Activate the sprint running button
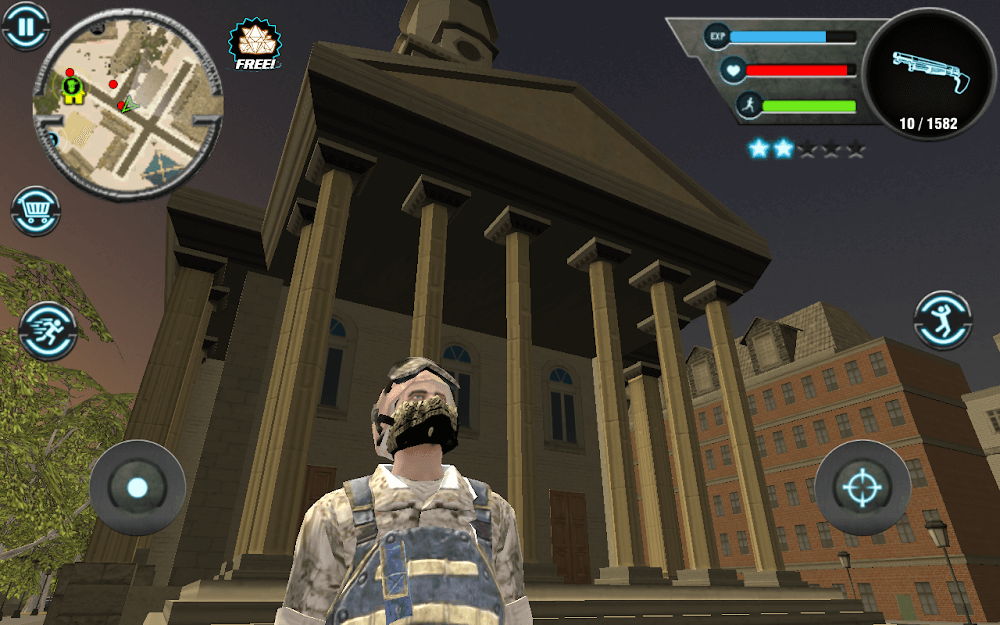 pos(47,330)
